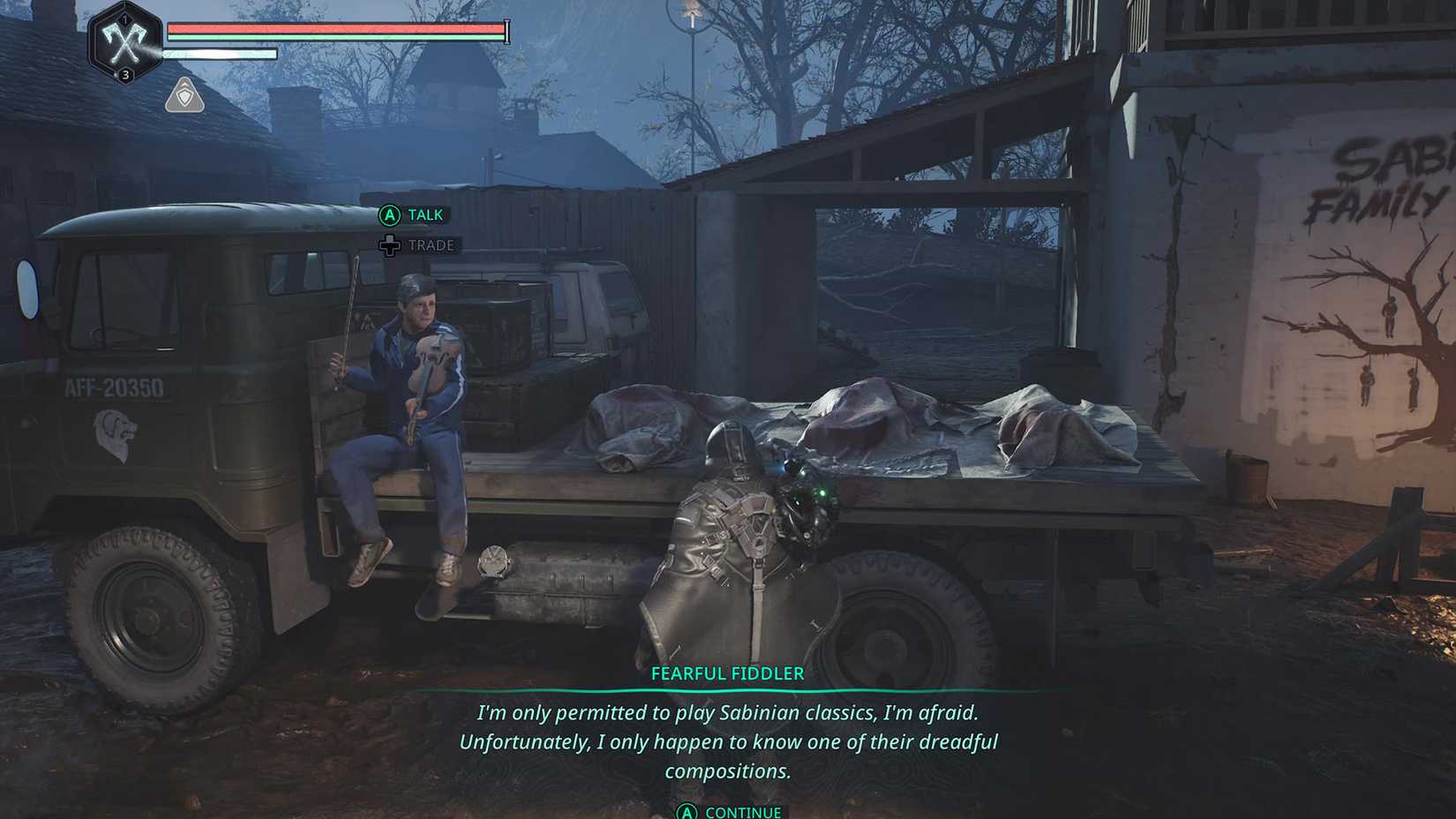1456x819 pixels.
Task: Click the triangular shield status icon
Action: [184, 95]
